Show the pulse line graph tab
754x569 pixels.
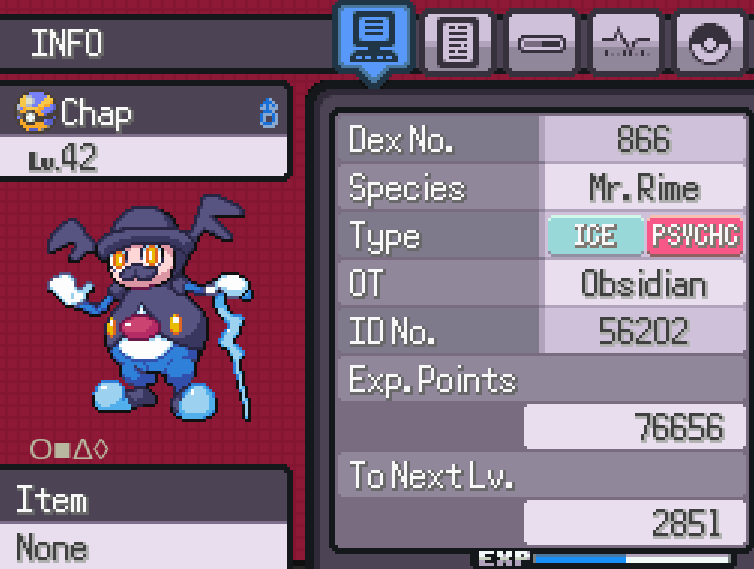626,43
